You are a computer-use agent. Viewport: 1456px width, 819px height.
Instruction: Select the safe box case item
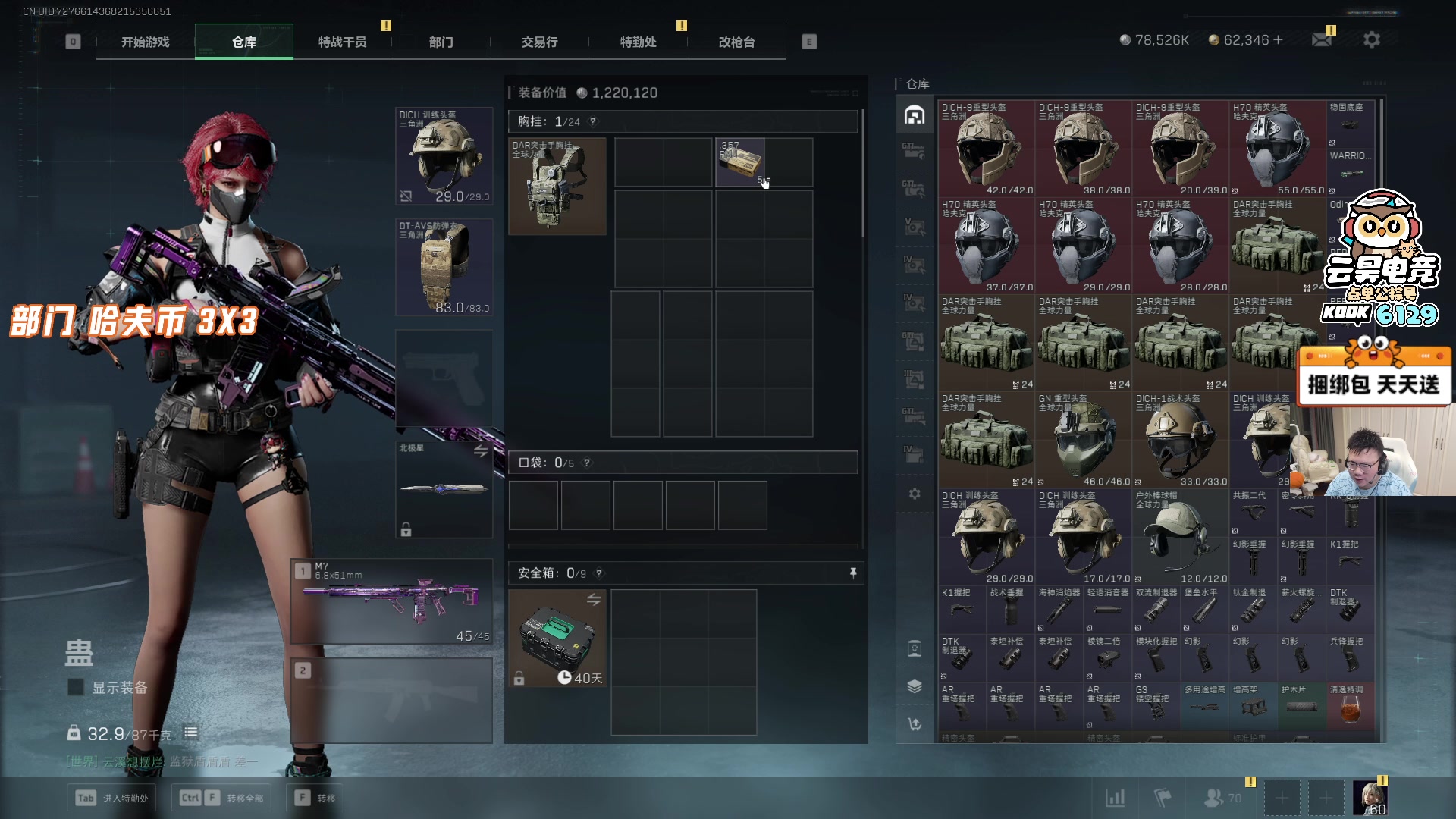tap(557, 639)
